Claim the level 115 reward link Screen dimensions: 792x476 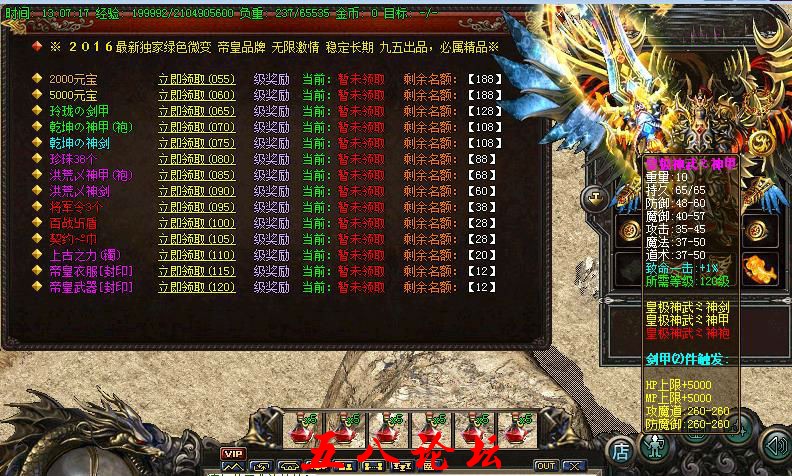coord(196,271)
